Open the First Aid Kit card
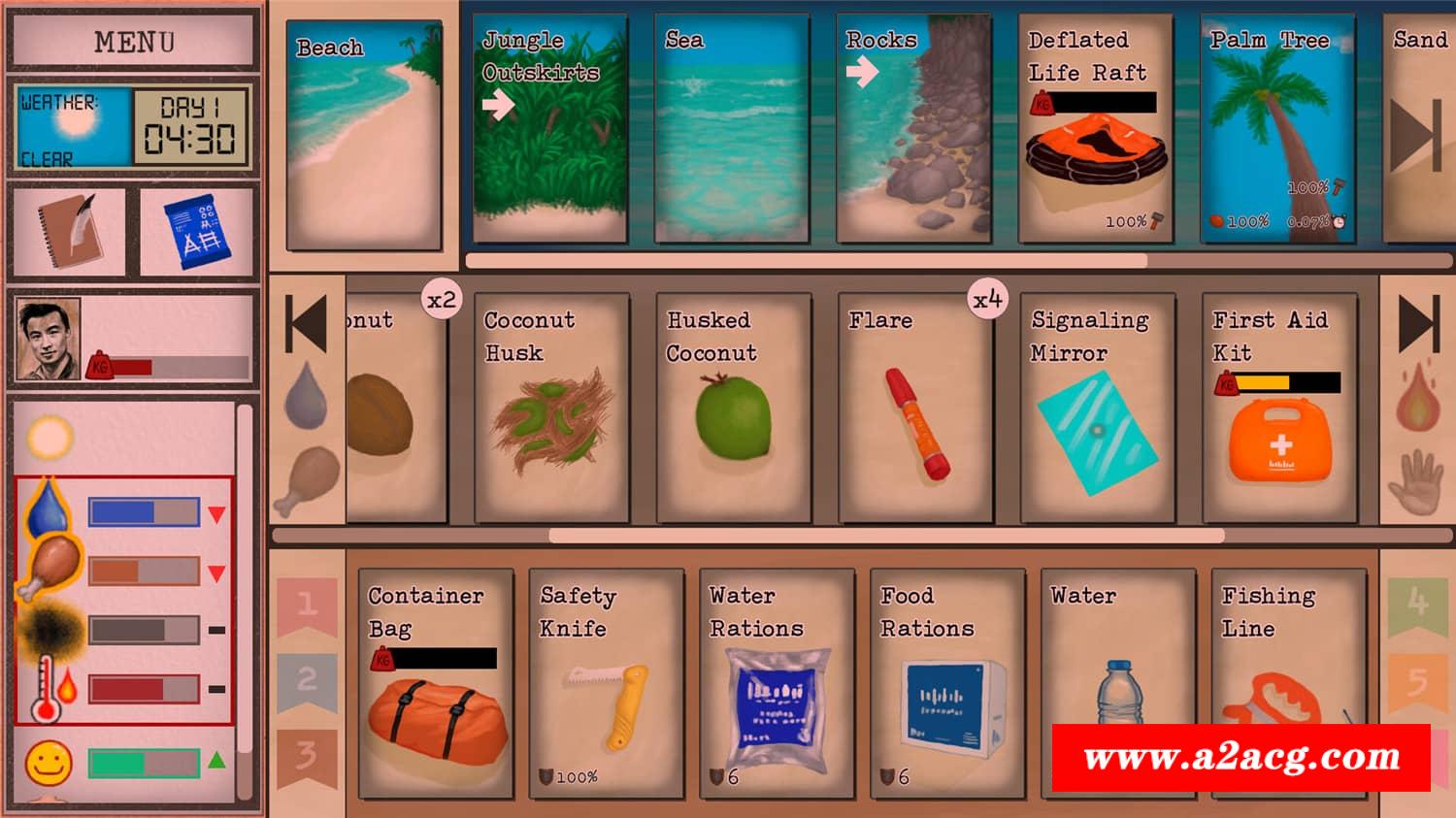Viewport: 1456px width, 818px height. (x=1279, y=408)
